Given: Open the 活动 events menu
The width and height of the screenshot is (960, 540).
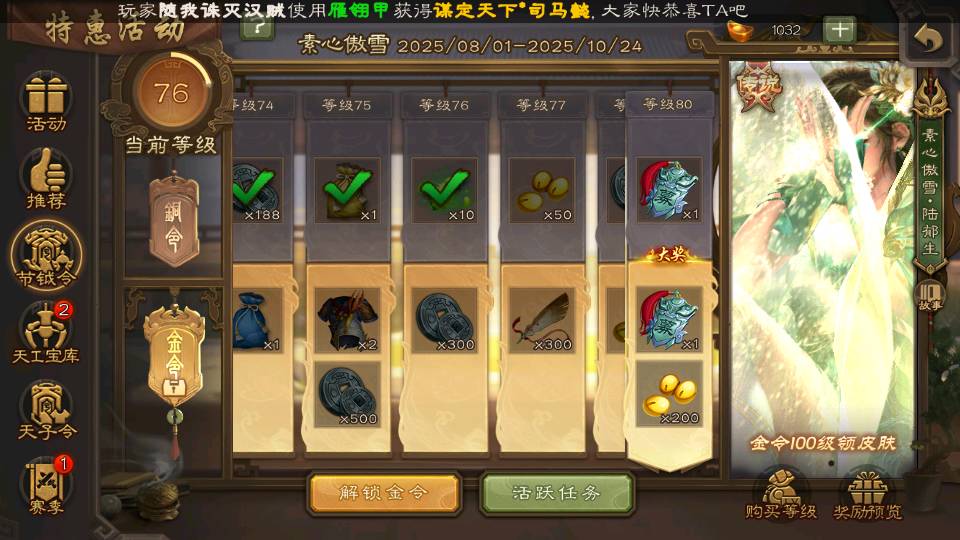Looking at the screenshot, I should tap(46, 102).
